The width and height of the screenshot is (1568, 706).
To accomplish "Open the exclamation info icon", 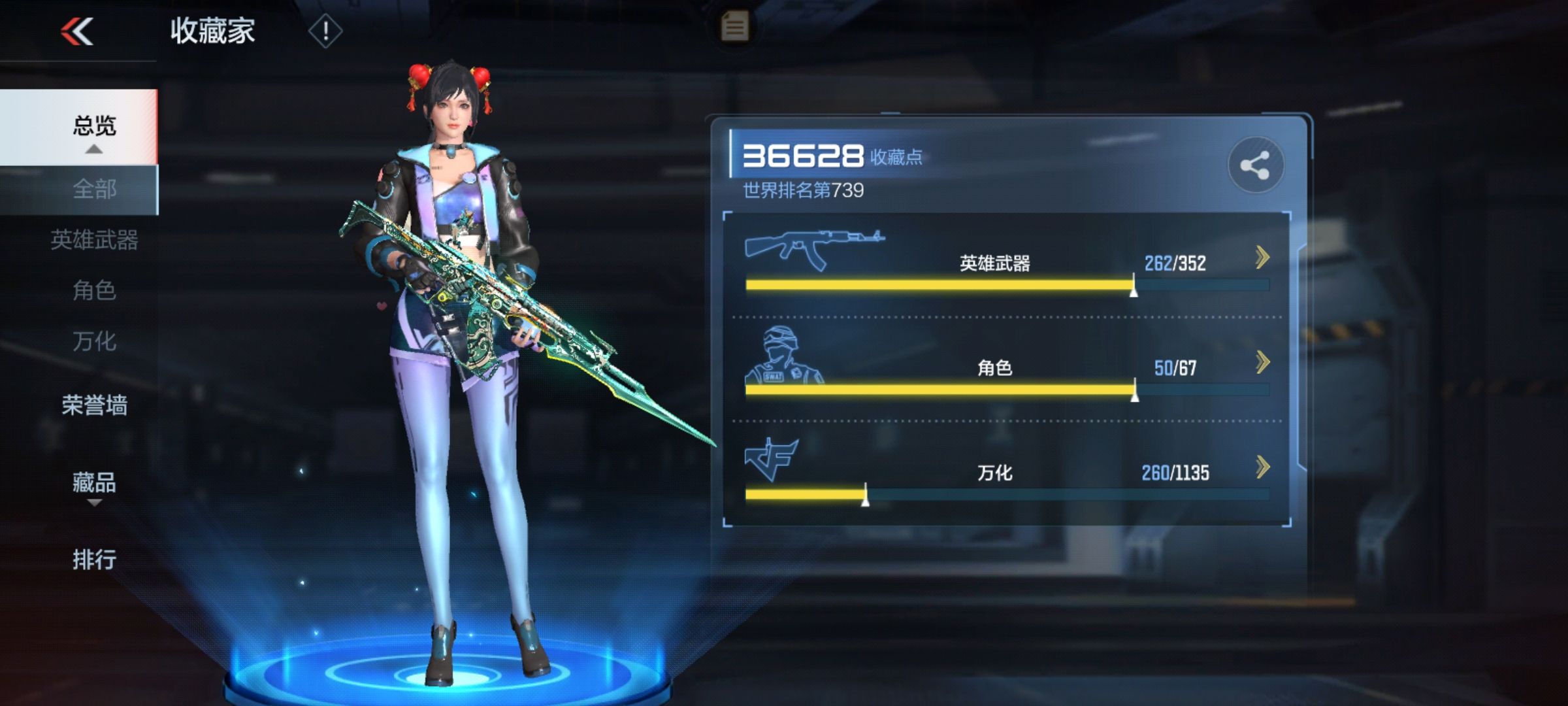I will point(325,31).
